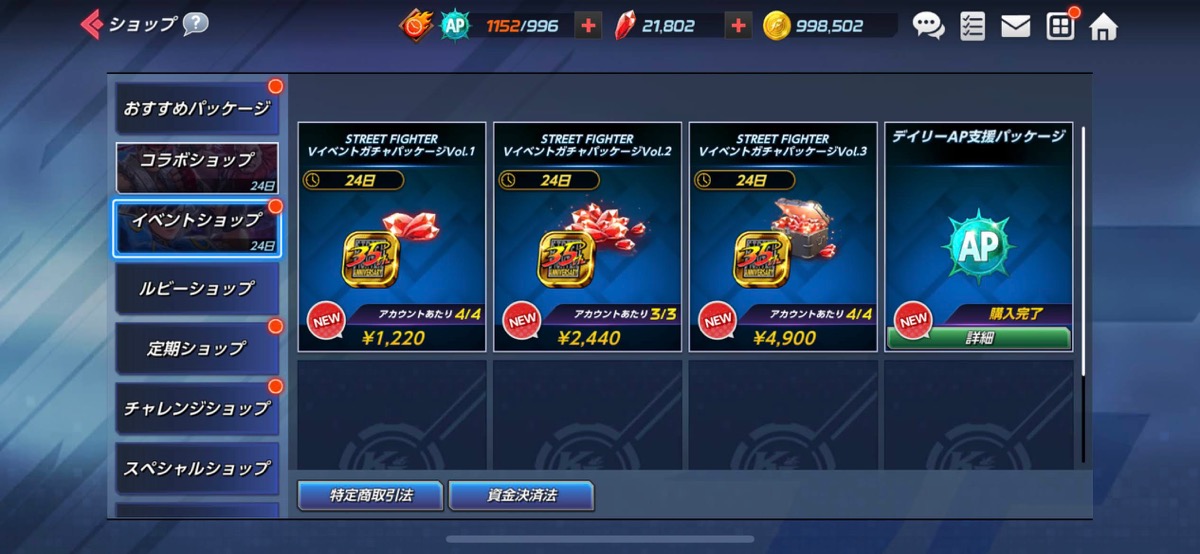Viewport: 1200px width, 554px height.
Task: Open the grid menu icon
Action: (1060, 26)
